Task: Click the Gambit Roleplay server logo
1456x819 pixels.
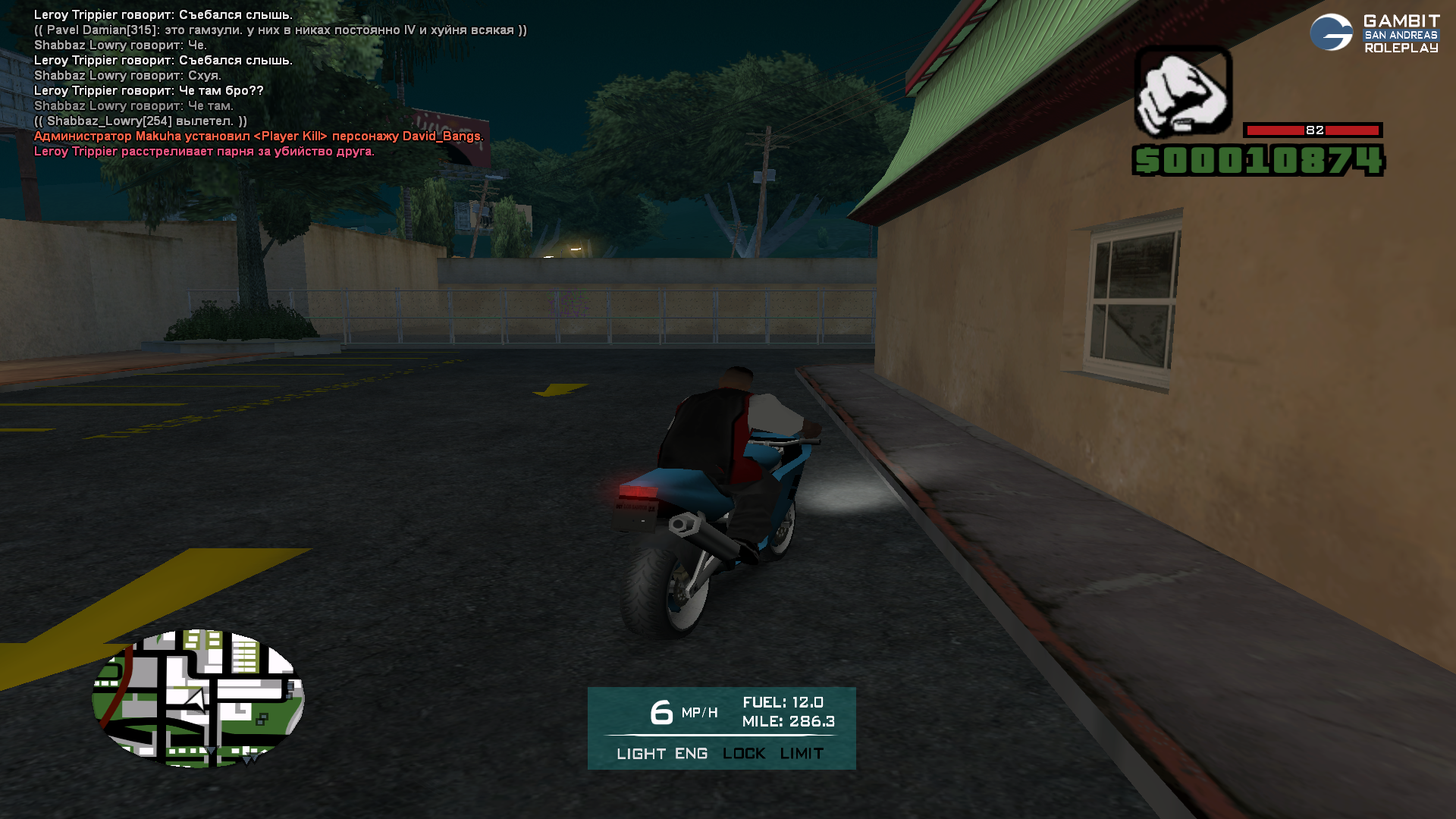Action: (1374, 33)
